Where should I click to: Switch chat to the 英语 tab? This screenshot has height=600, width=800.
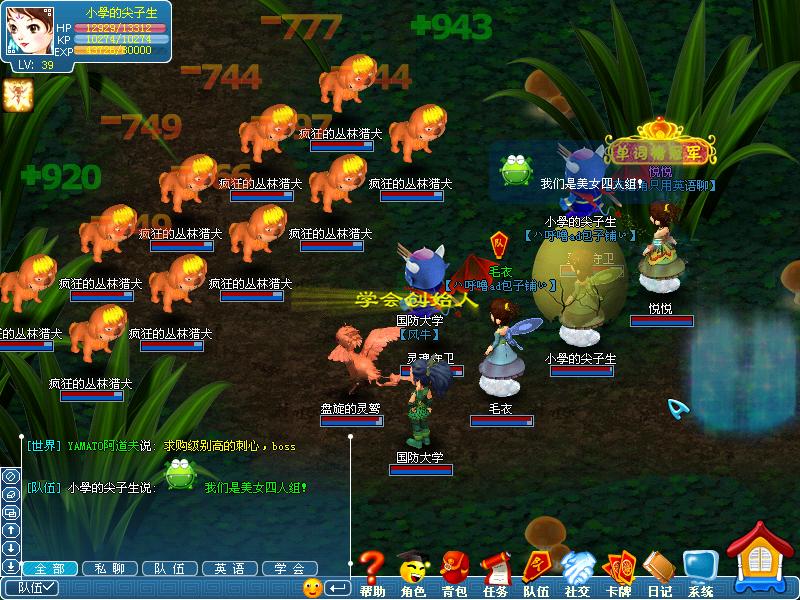pos(230,568)
